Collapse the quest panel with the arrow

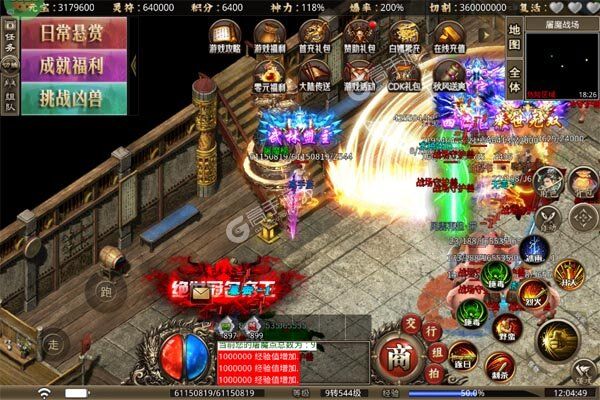134,66
